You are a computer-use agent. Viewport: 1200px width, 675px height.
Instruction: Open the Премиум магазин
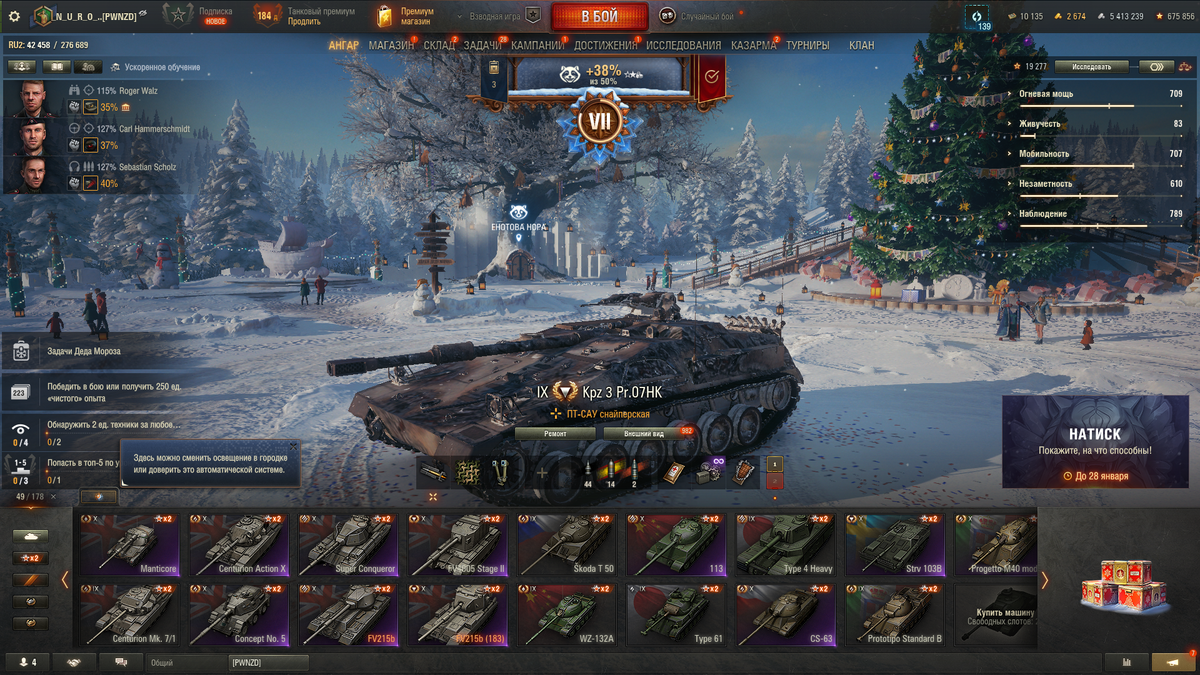pos(405,16)
